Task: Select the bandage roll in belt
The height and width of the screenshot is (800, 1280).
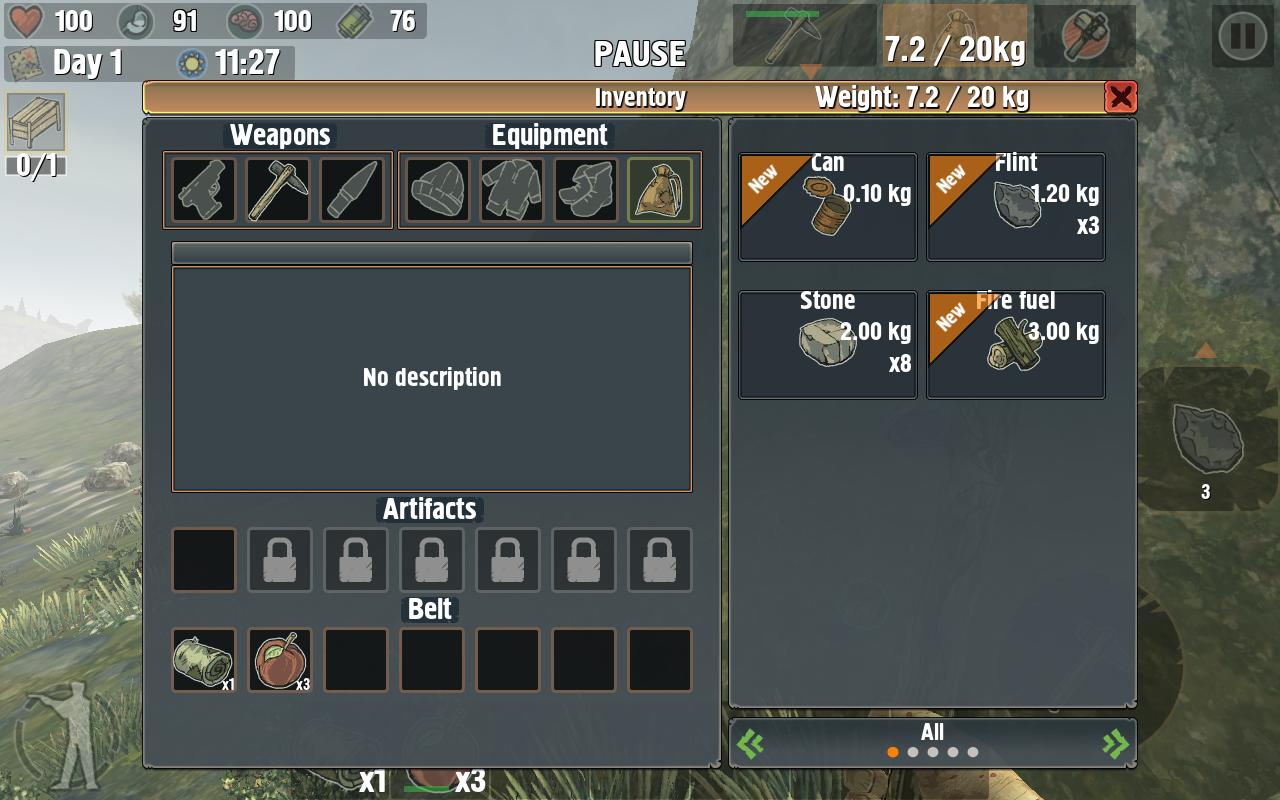Action: click(204, 660)
